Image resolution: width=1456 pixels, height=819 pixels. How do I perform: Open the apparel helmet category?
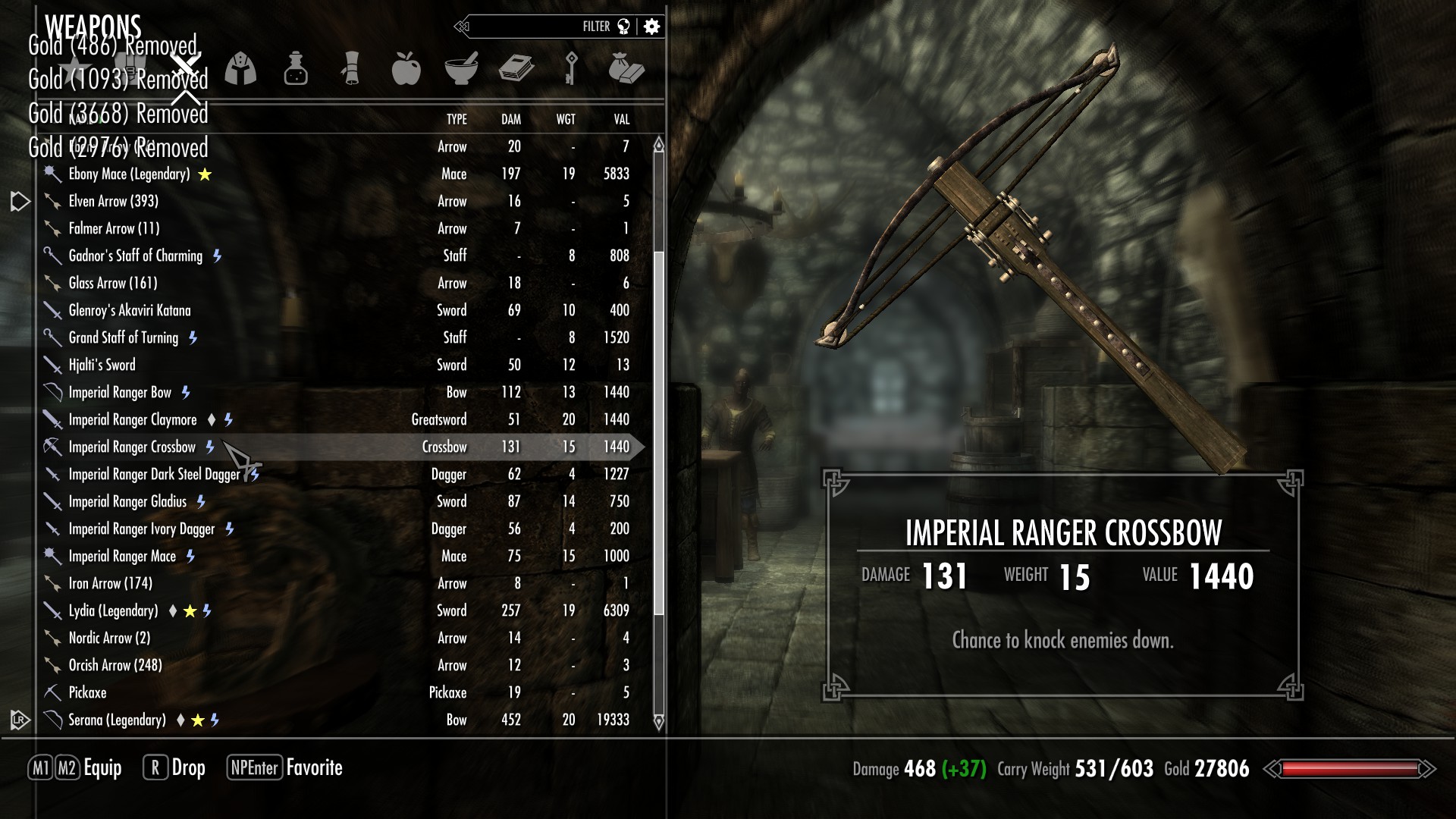pos(240,69)
